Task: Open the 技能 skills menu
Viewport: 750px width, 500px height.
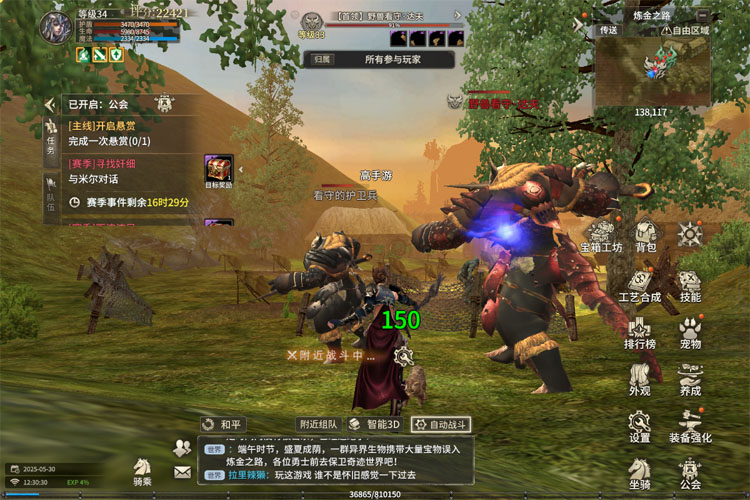Action: pos(690,285)
